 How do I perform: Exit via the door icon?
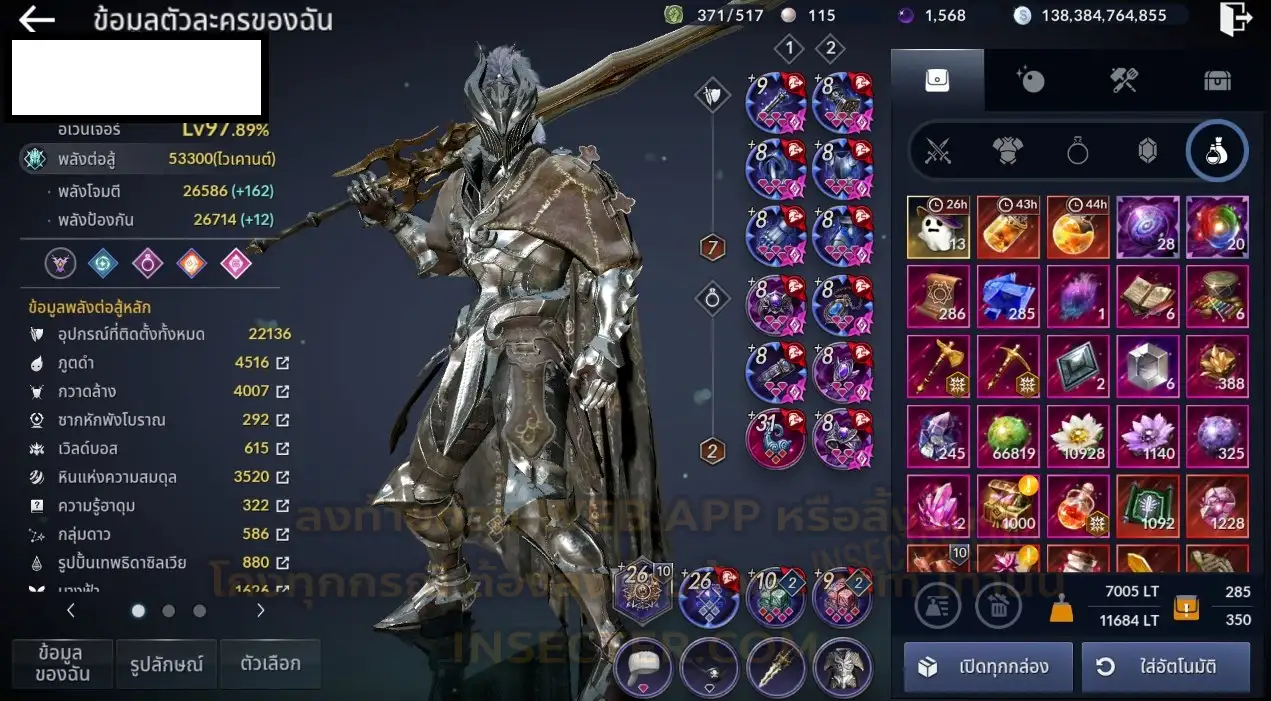tap(1235, 19)
